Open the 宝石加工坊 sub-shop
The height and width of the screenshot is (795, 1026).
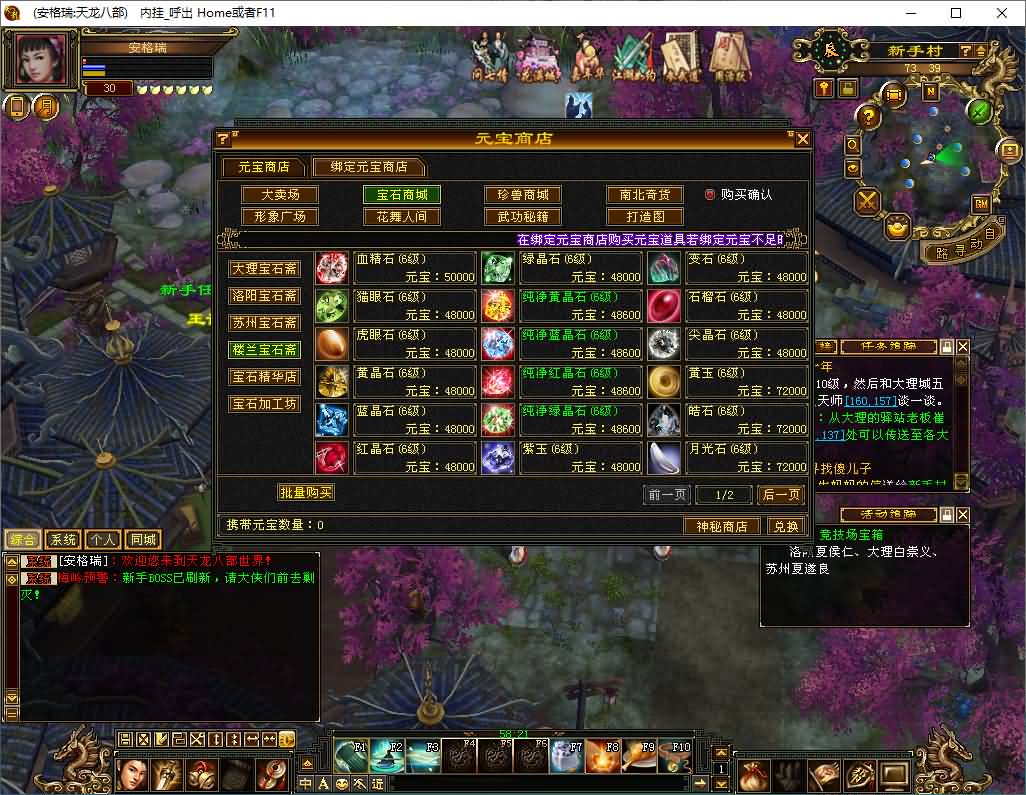point(265,404)
